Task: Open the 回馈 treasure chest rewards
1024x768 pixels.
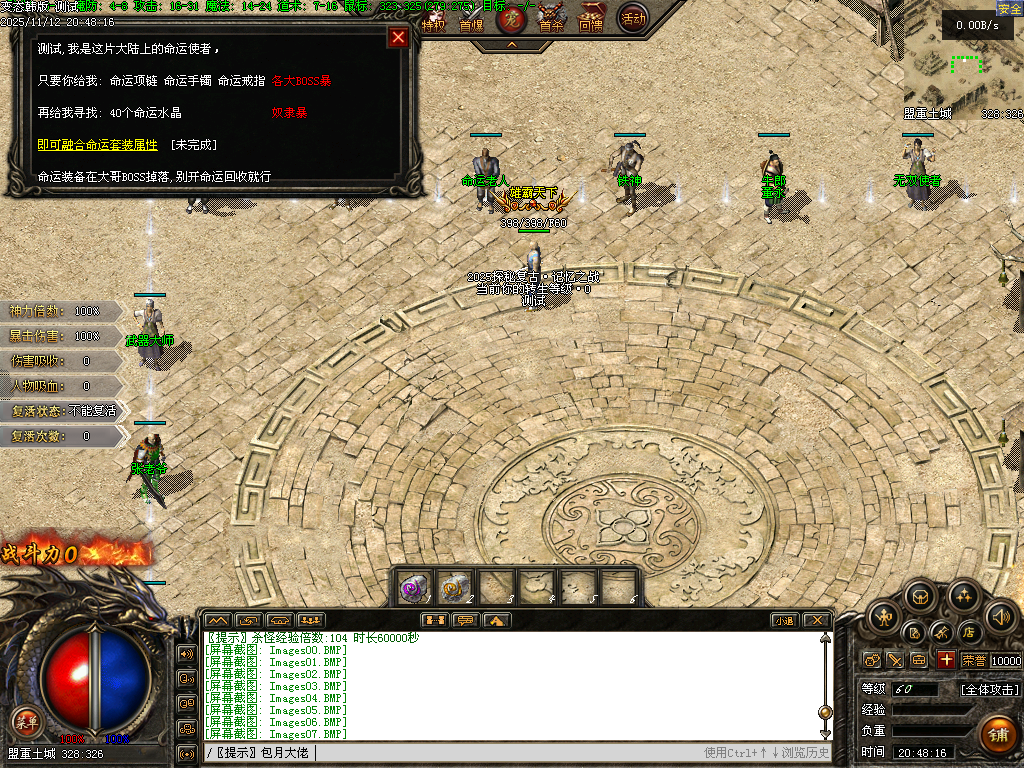Action: pyautogui.click(x=592, y=20)
